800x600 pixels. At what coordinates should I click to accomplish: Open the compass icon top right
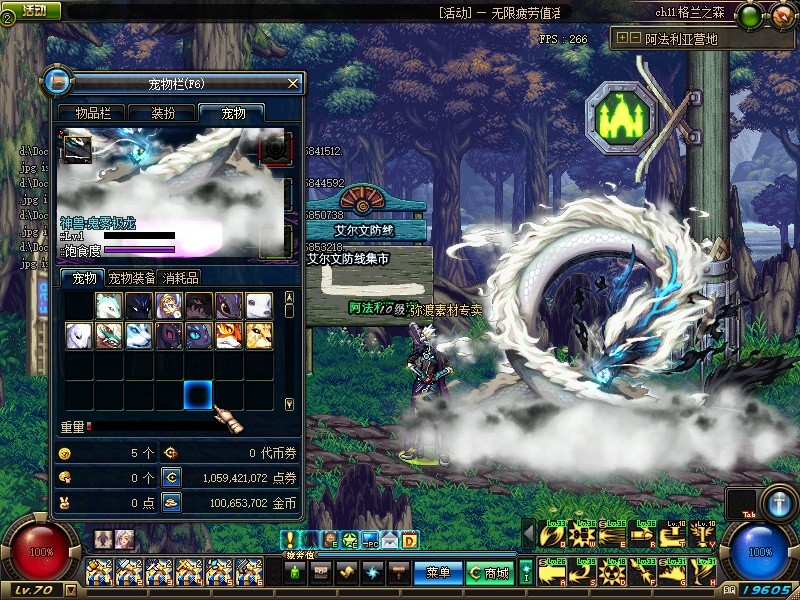click(x=778, y=14)
